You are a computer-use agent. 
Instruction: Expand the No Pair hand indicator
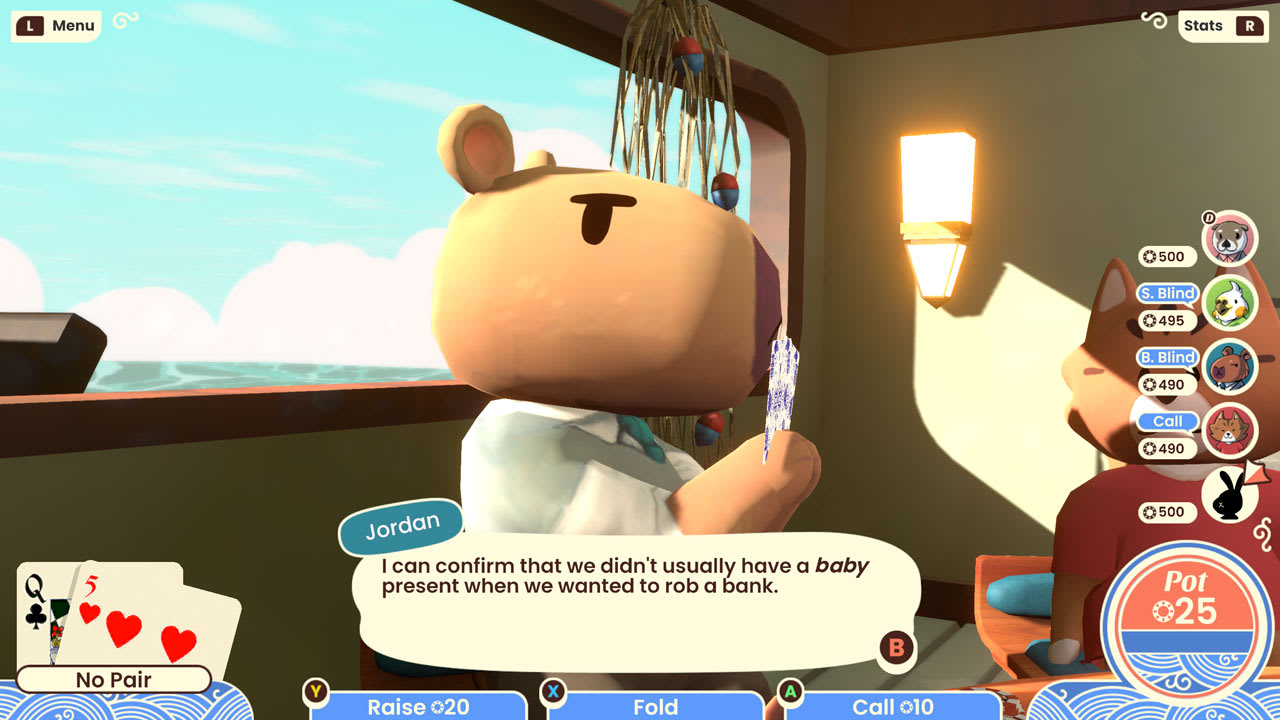115,680
